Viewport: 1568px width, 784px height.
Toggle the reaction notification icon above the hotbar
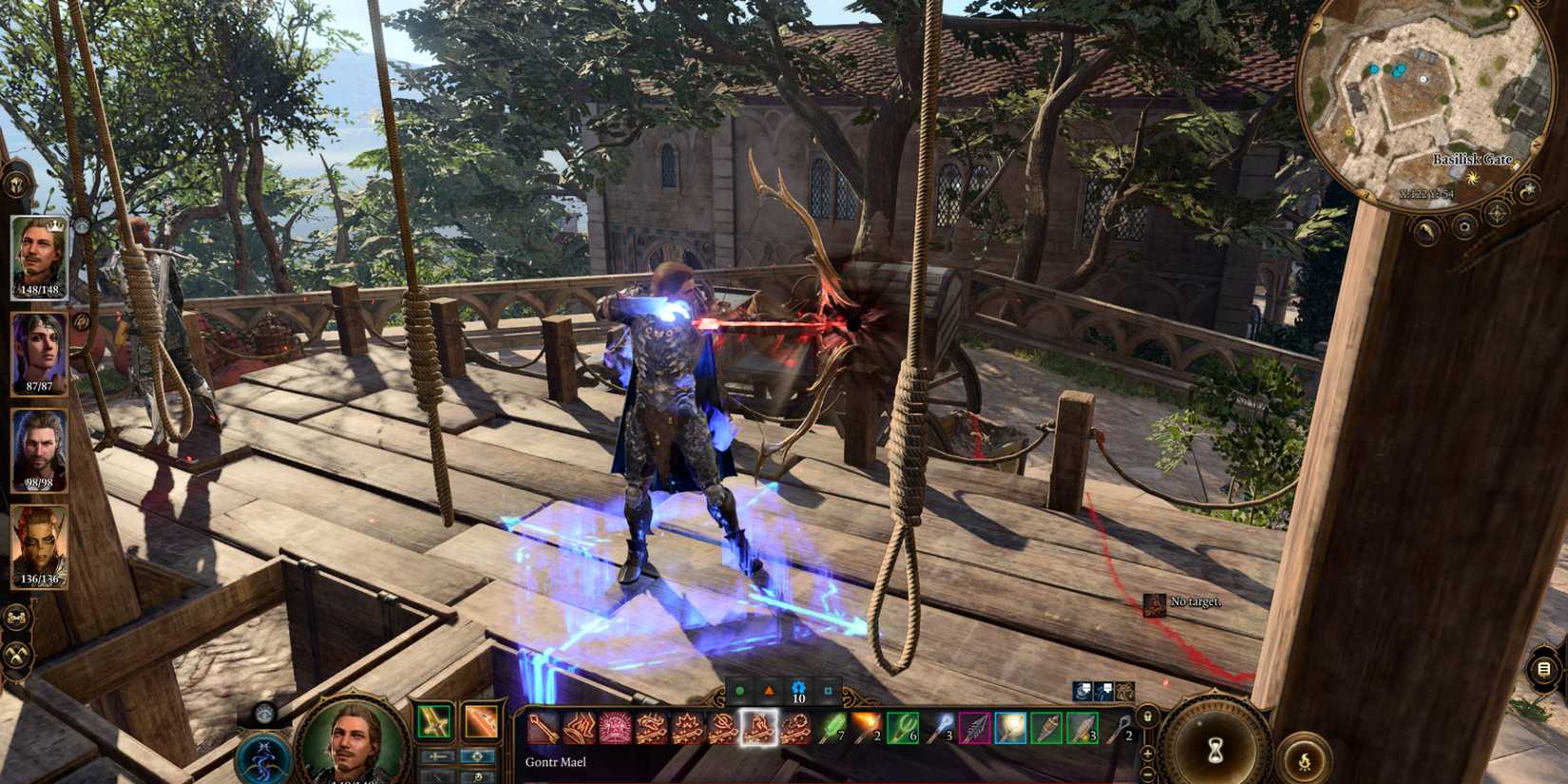1082,692
